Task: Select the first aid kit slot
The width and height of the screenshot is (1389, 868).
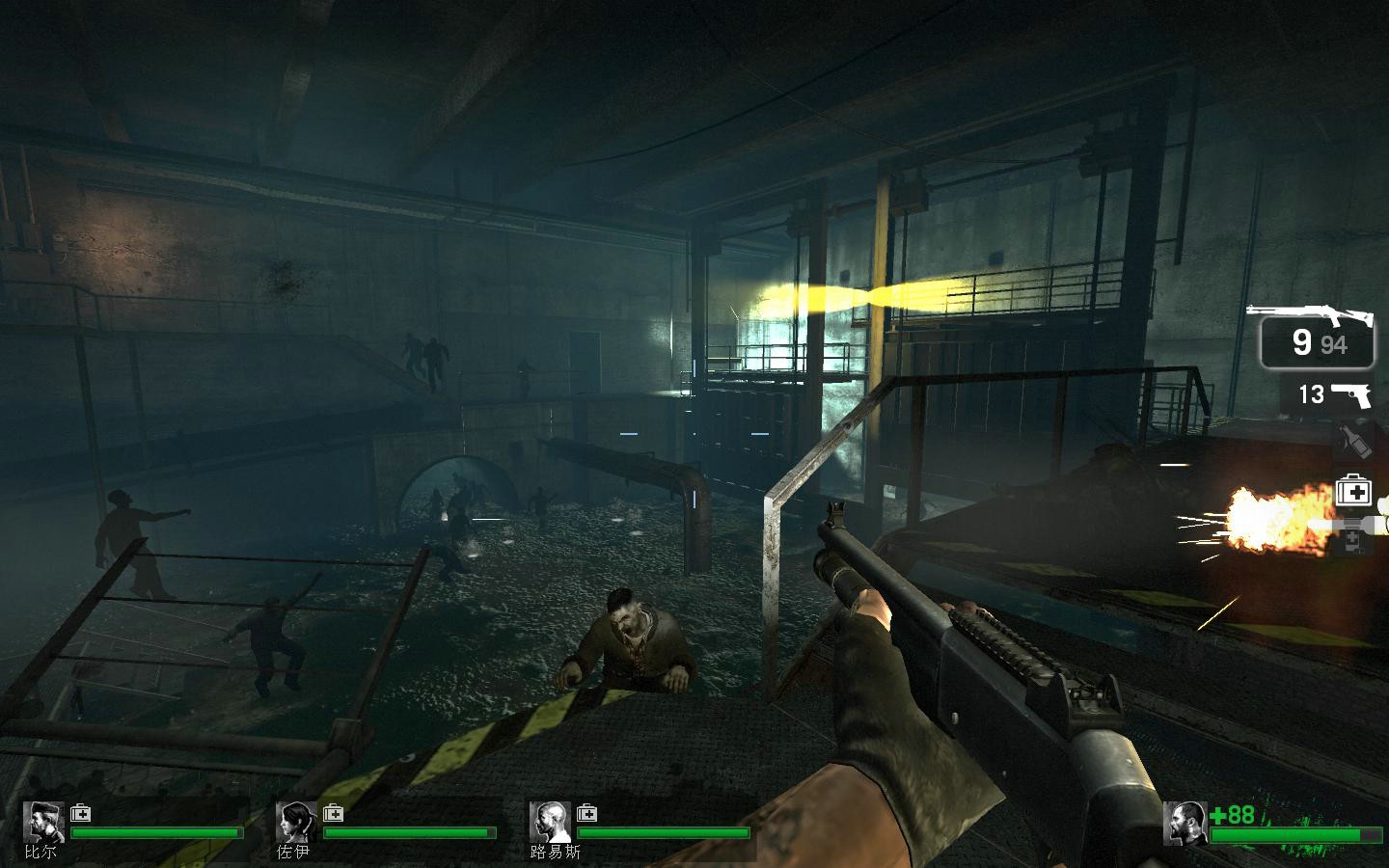Action: tap(1353, 492)
